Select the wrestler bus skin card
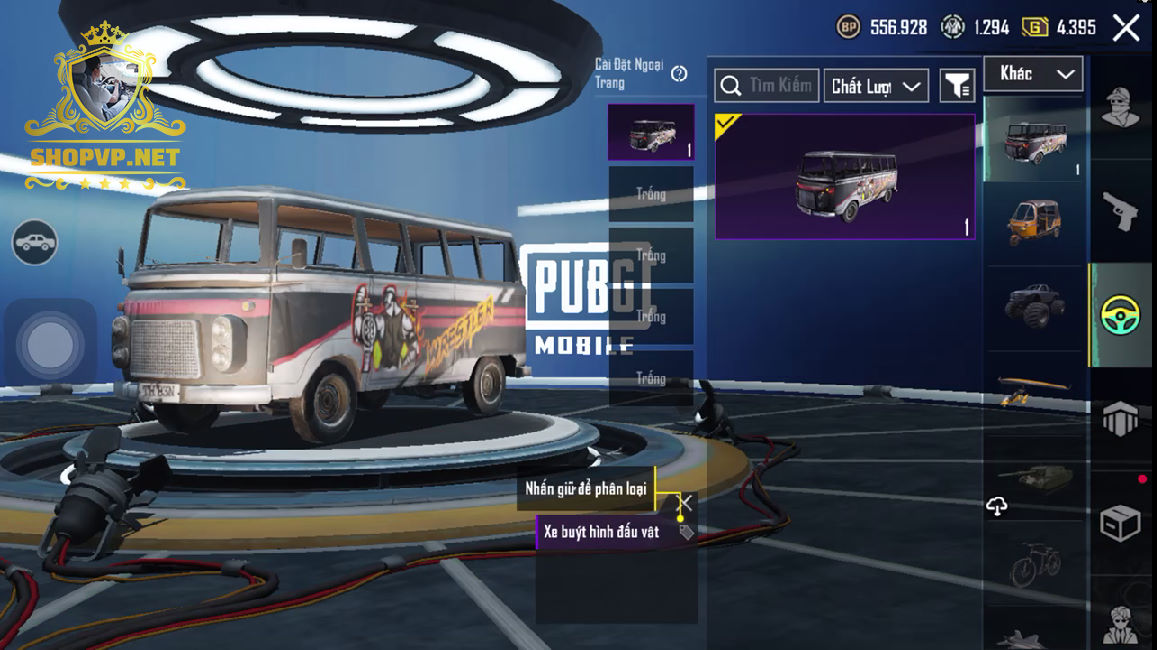Screen dimensions: 1157x650 pos(845,177)
